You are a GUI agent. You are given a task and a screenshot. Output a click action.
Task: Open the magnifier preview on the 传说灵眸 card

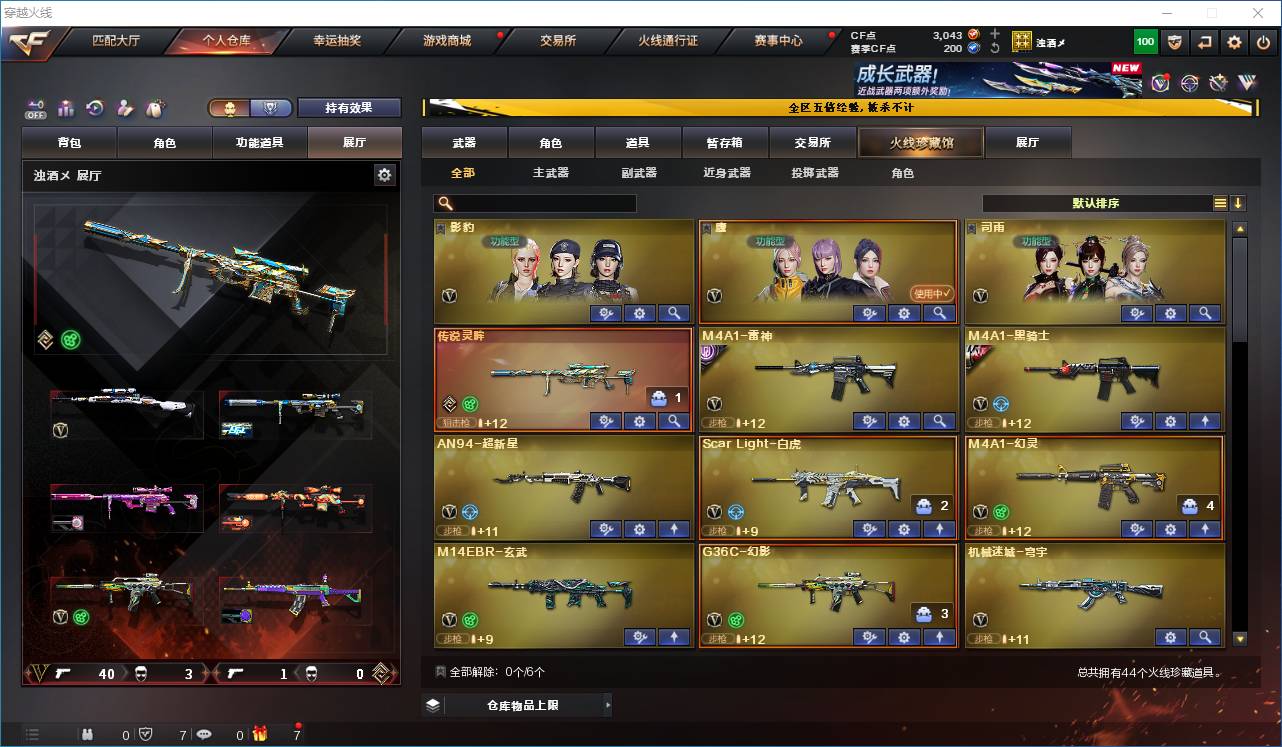(674, 421)
